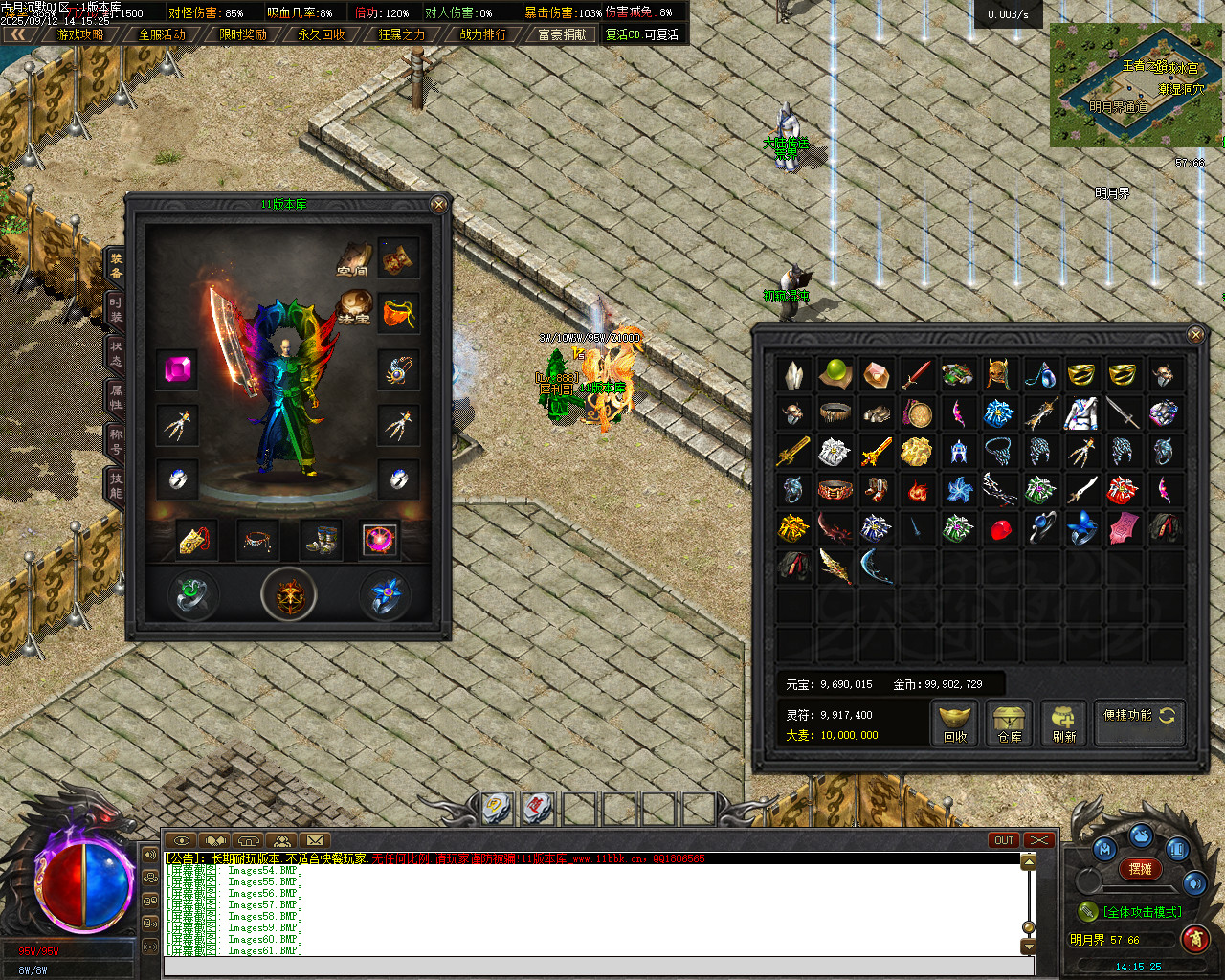Click the chat OUT button
The image size is (1225, 980).
pos(1004,840)
